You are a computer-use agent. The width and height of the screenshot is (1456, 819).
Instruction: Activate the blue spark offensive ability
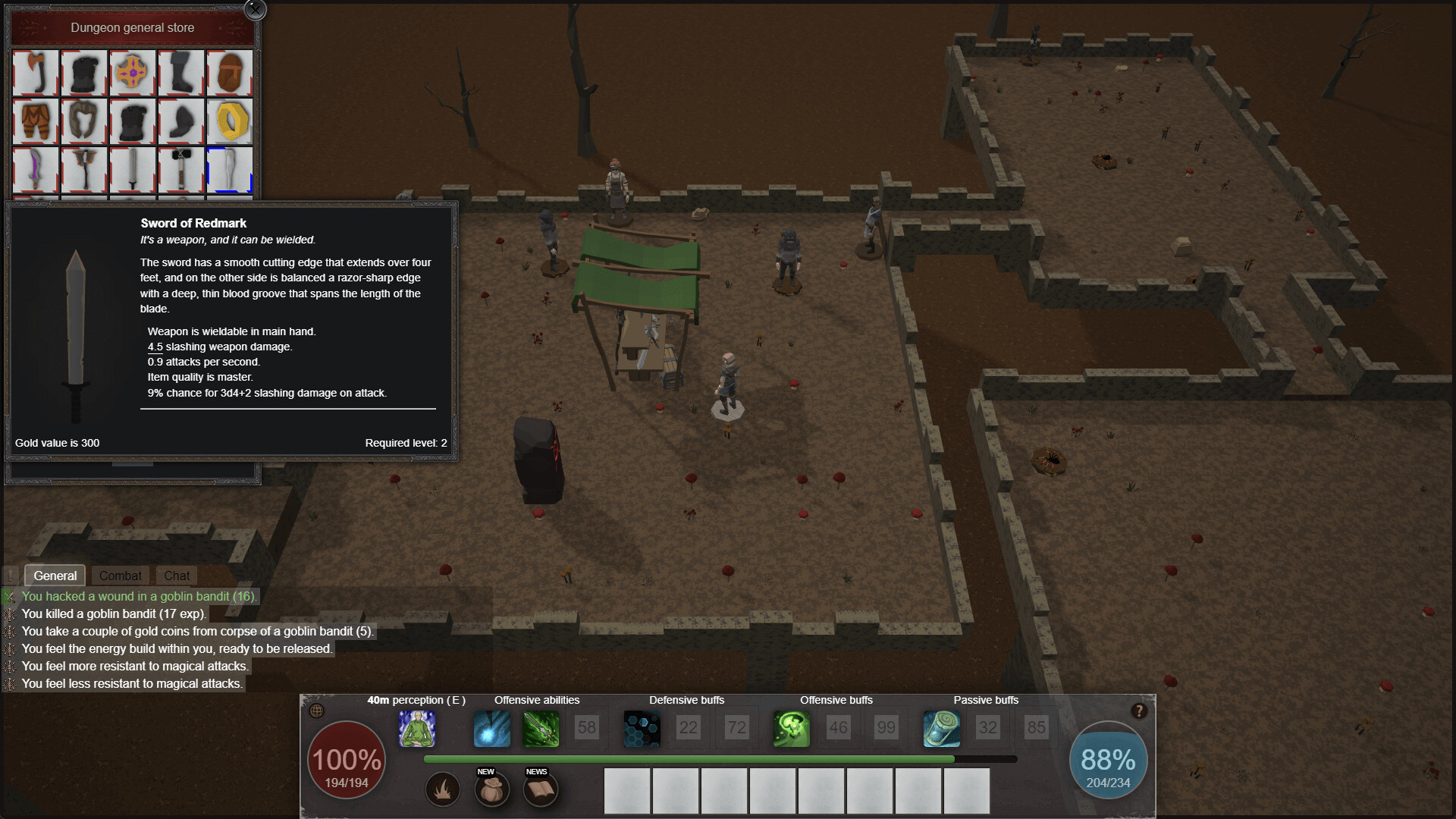(x=491, y=729)
